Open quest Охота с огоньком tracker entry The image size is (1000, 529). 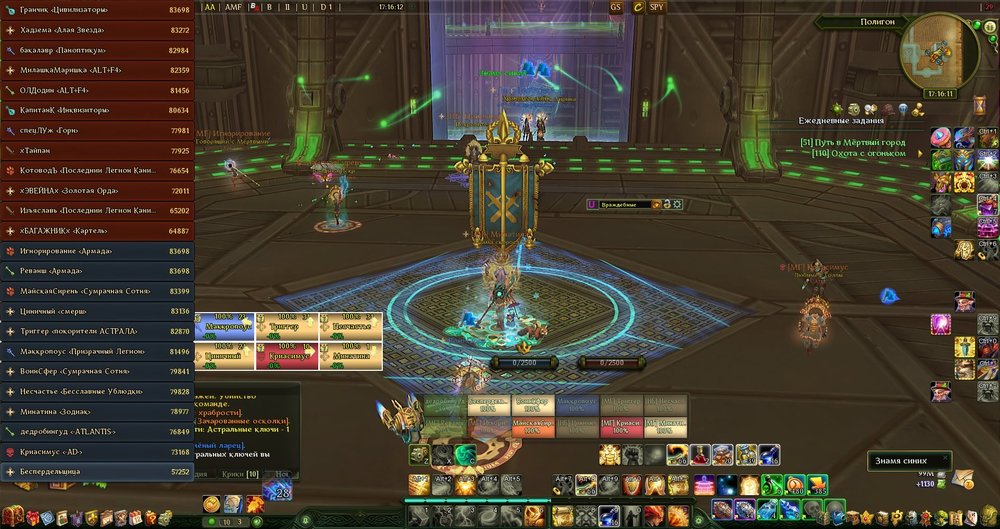pos(858,153)
